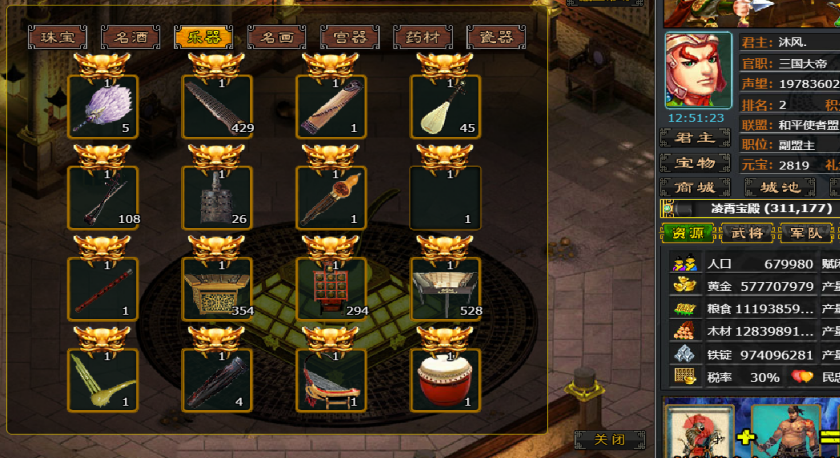Pick the pipa lute item slot
Image resolution: width=840 pixels, height=458 pixels.
[445, 106]
